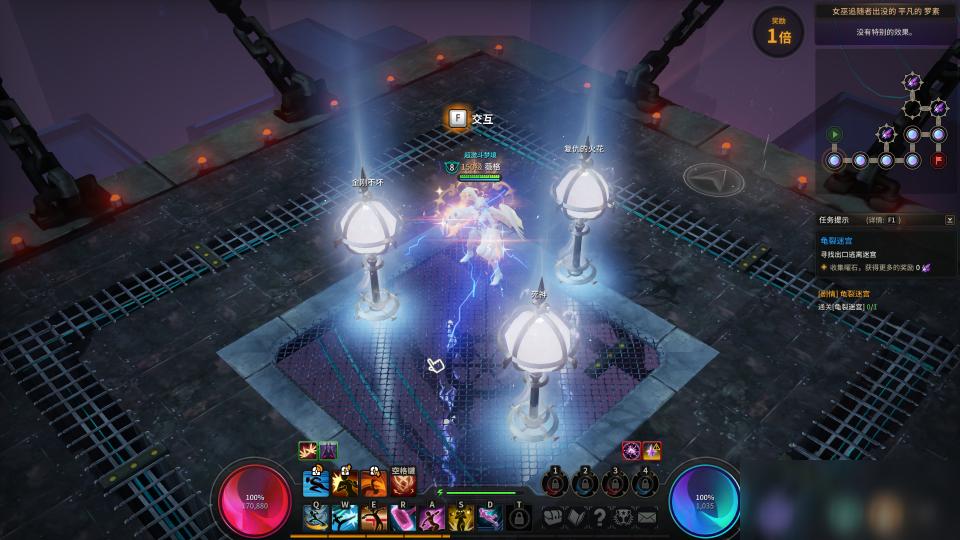Image resolution: width=960 pixels, height=540 pixels.
Task: Activate the spacebar heart skill
Action: click(403, 485)
